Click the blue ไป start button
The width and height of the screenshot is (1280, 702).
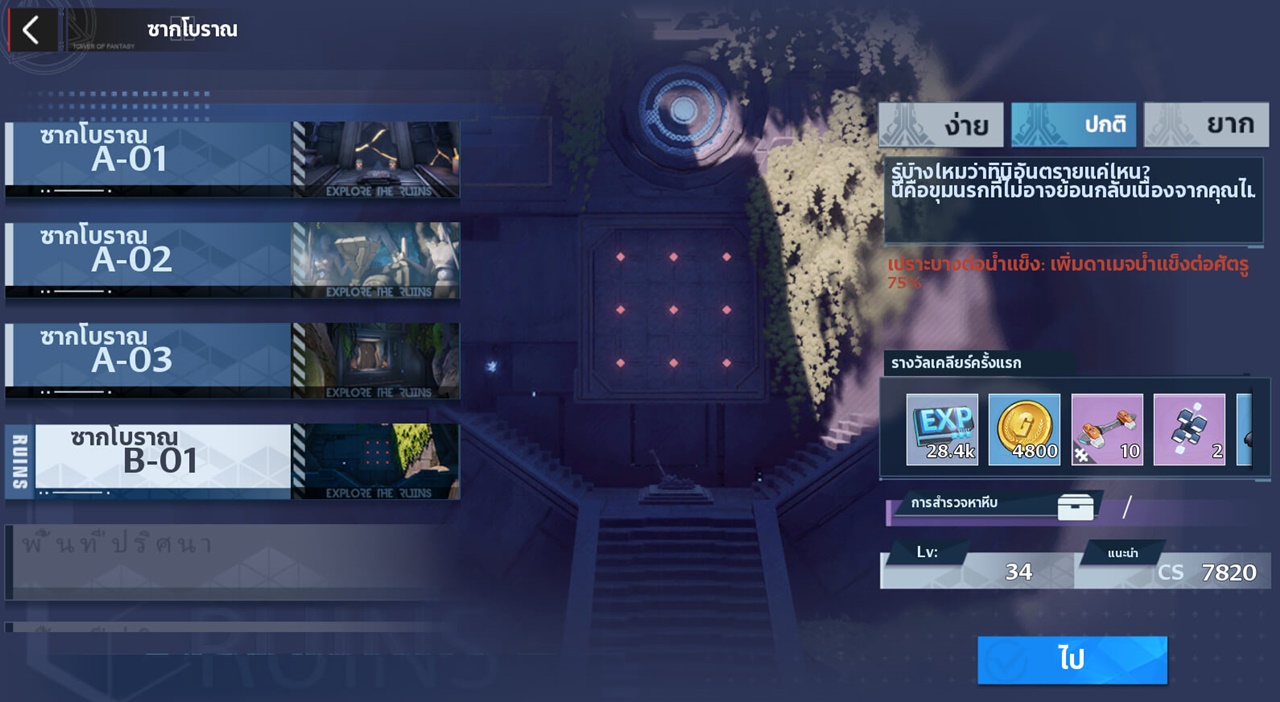[1072, 660]
